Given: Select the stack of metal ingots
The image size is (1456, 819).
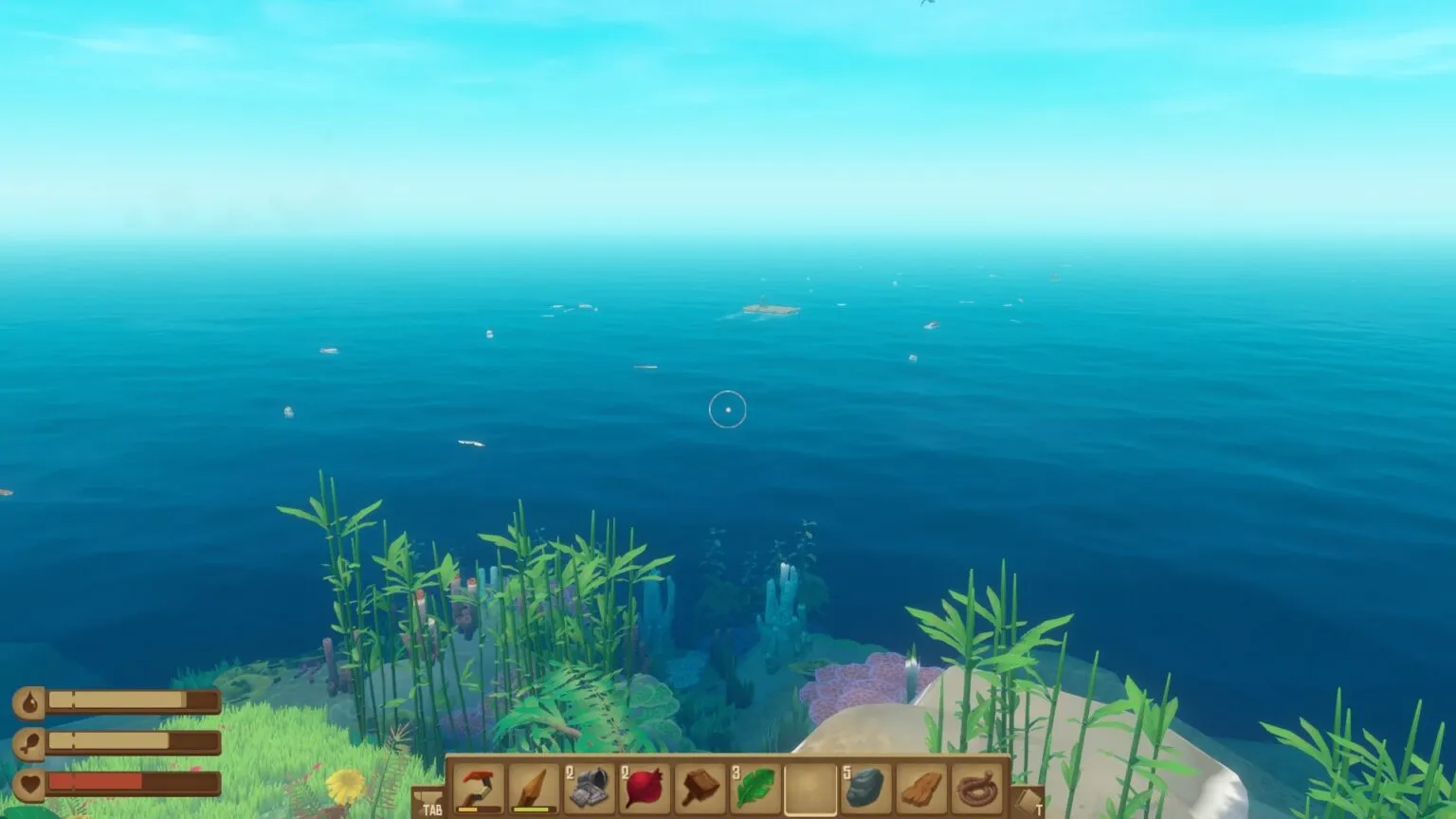Looking at the screenshot, I should tap(589, 788).
